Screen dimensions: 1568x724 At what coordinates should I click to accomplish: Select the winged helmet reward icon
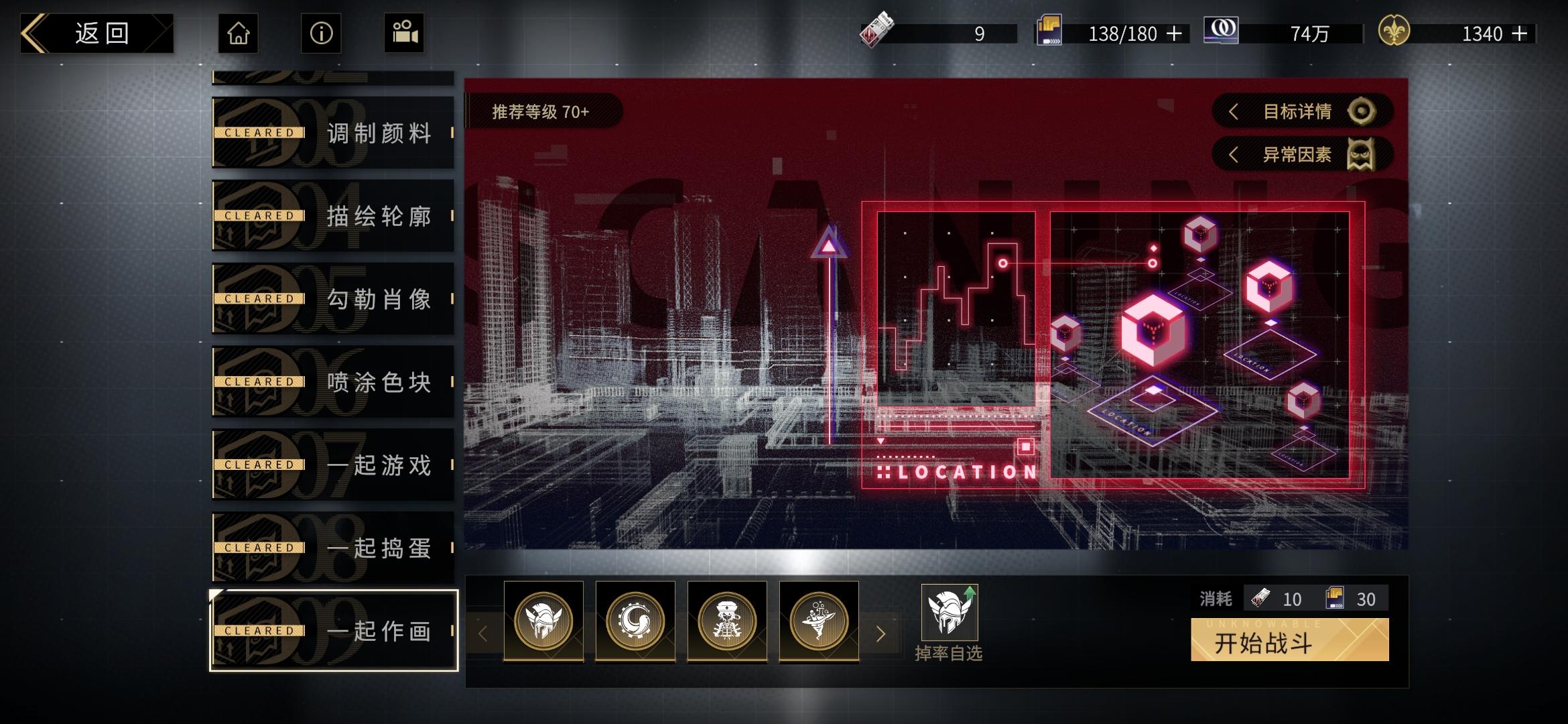pos(543,621)
